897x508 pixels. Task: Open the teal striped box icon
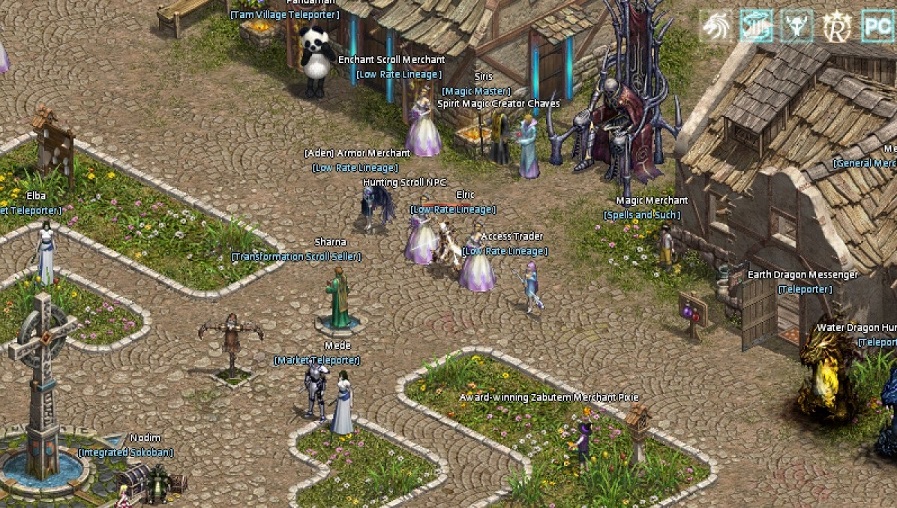[x=756, y=24]
